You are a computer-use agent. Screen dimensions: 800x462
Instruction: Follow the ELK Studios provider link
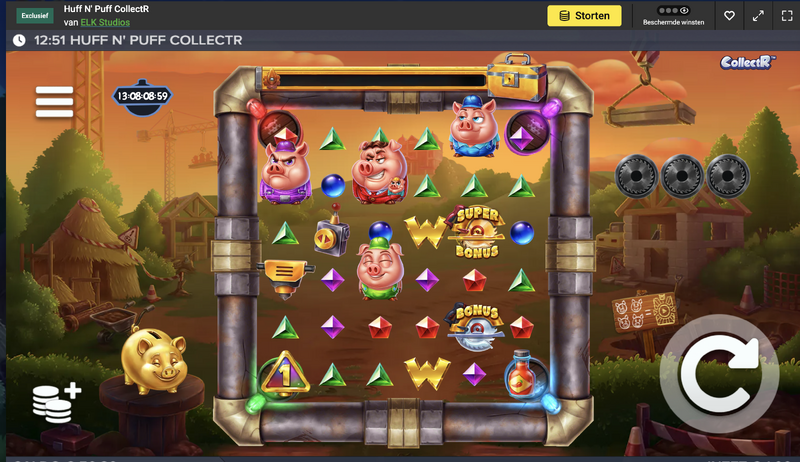tap(105, 23)
